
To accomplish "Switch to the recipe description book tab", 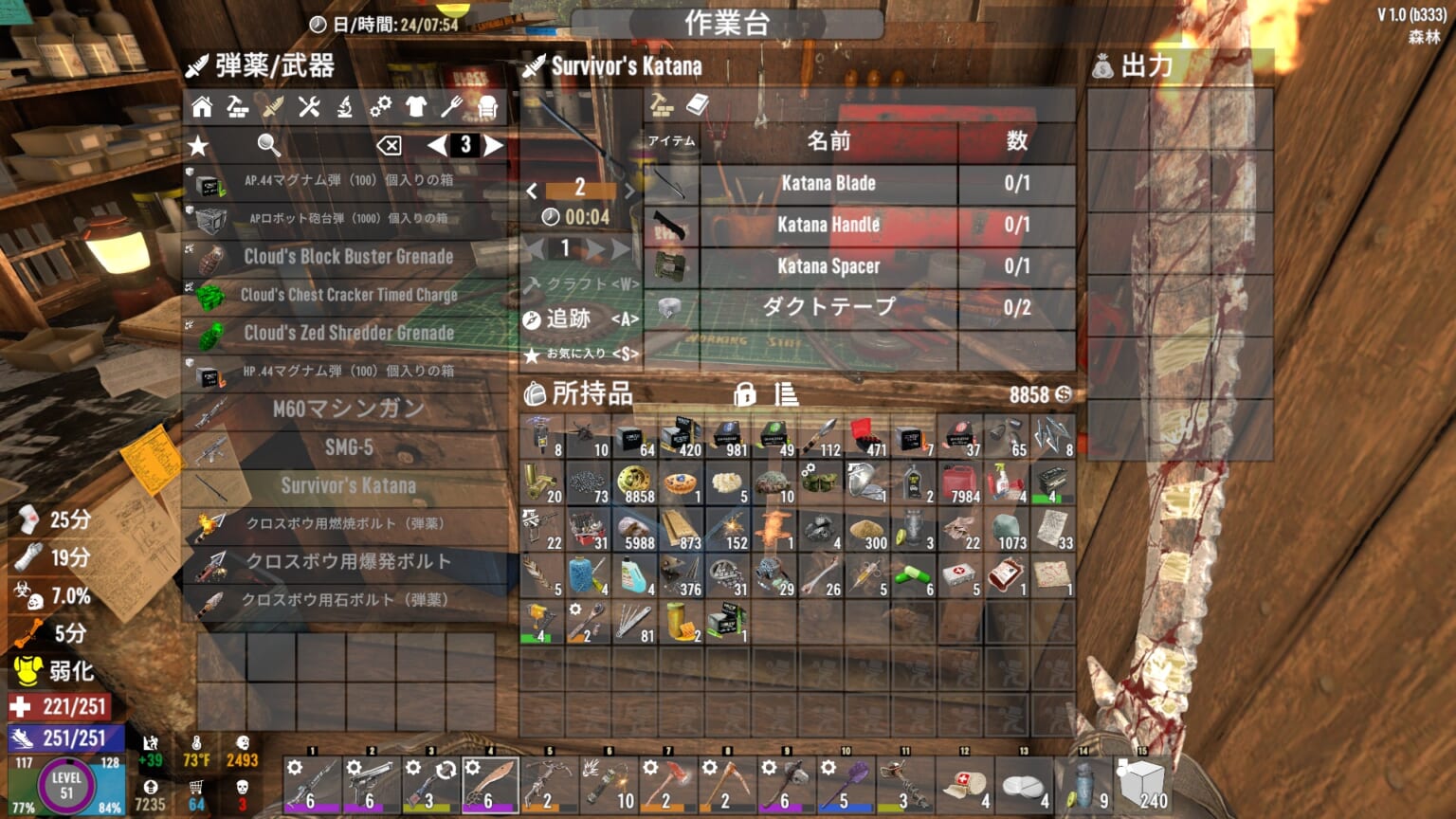I will [699, 104].
